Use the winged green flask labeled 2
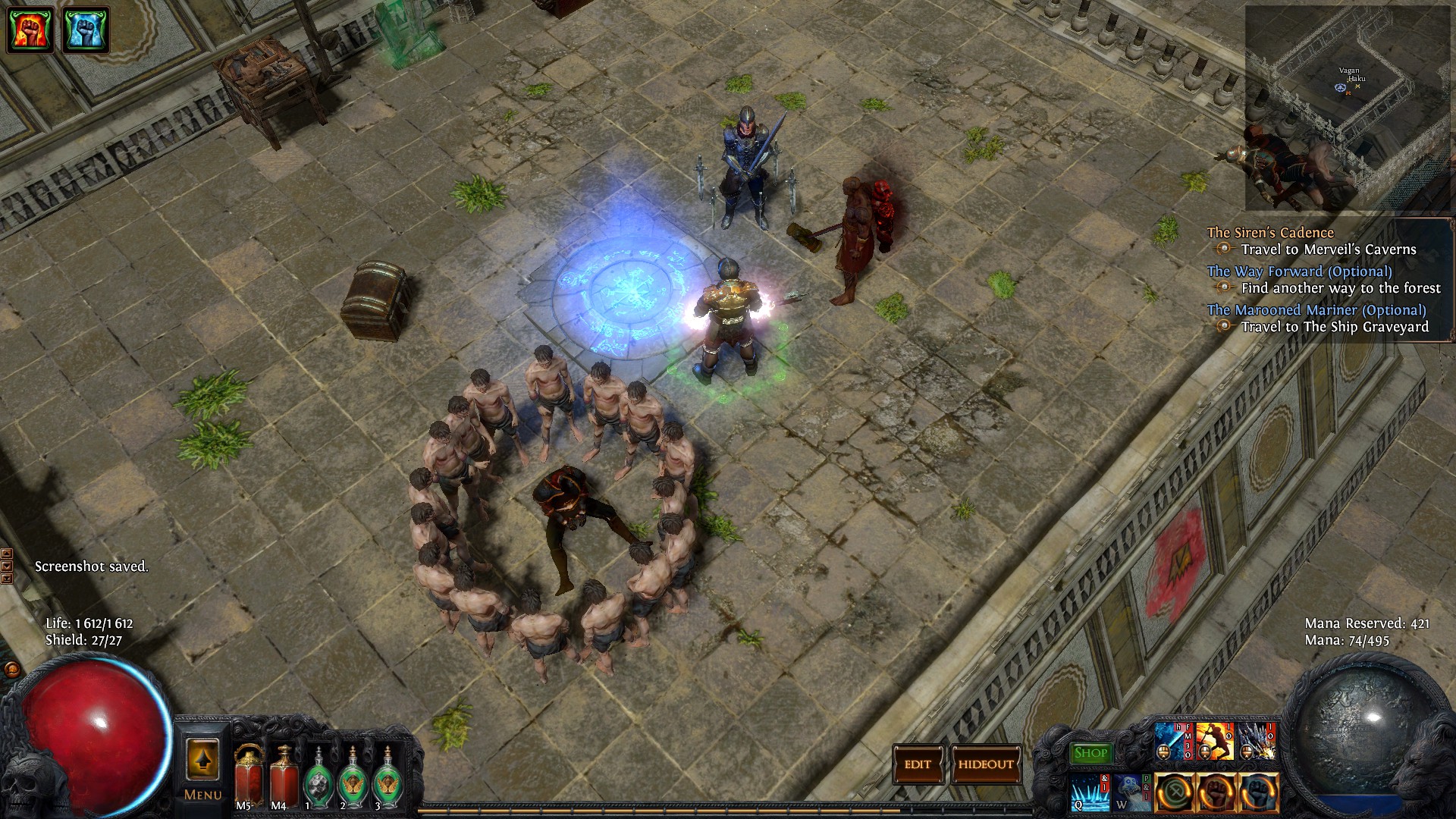Image resolution: width=1456 pixels, height=819 pixels. tap(352, 780)
